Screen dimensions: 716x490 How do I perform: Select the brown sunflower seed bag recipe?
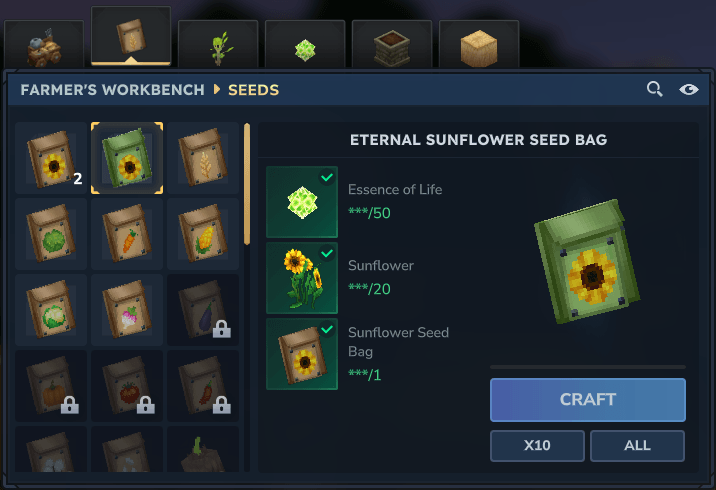click(x=52, y=158)
